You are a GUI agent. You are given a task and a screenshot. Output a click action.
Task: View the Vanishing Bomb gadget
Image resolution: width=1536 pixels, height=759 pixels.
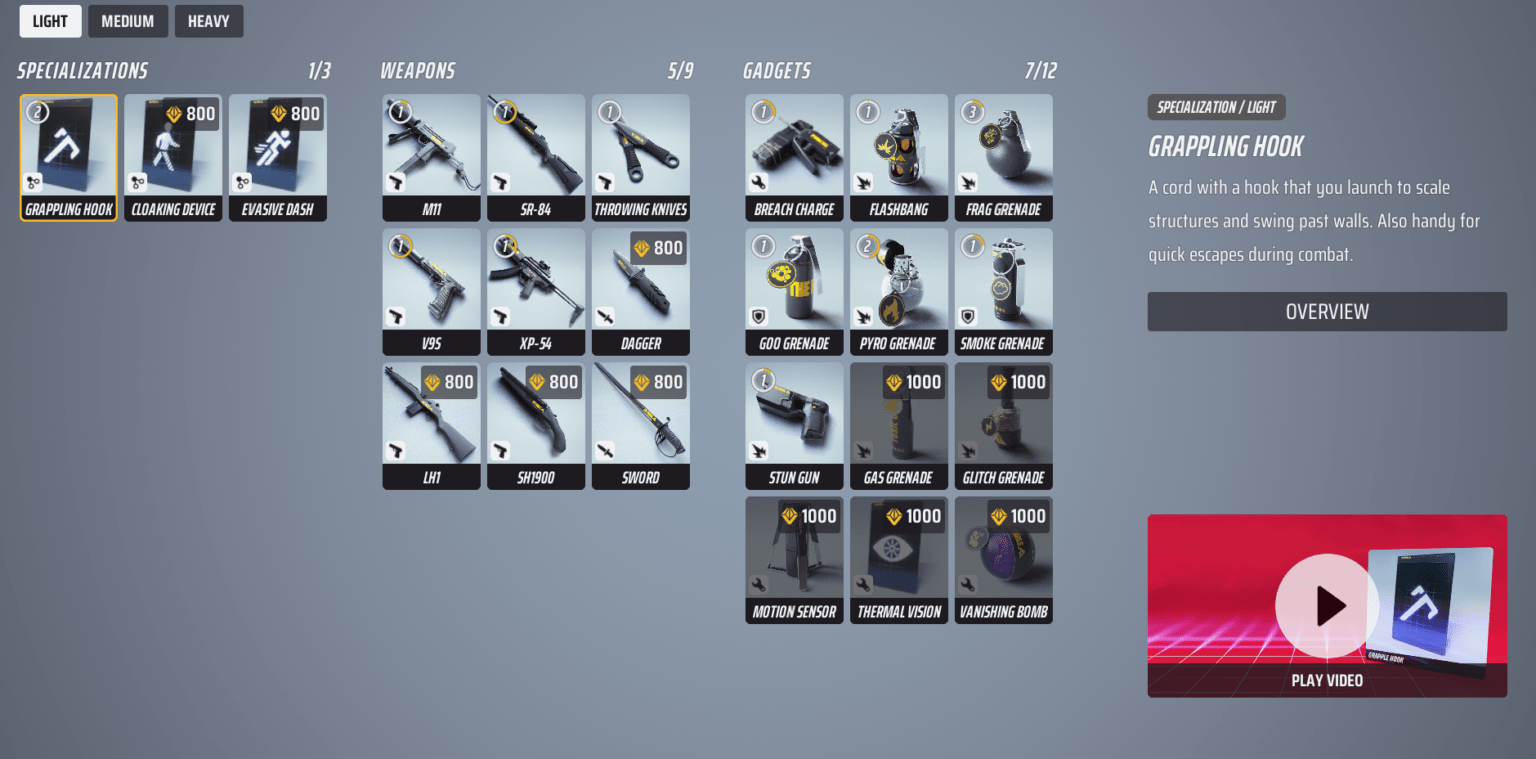(1003, 560)
